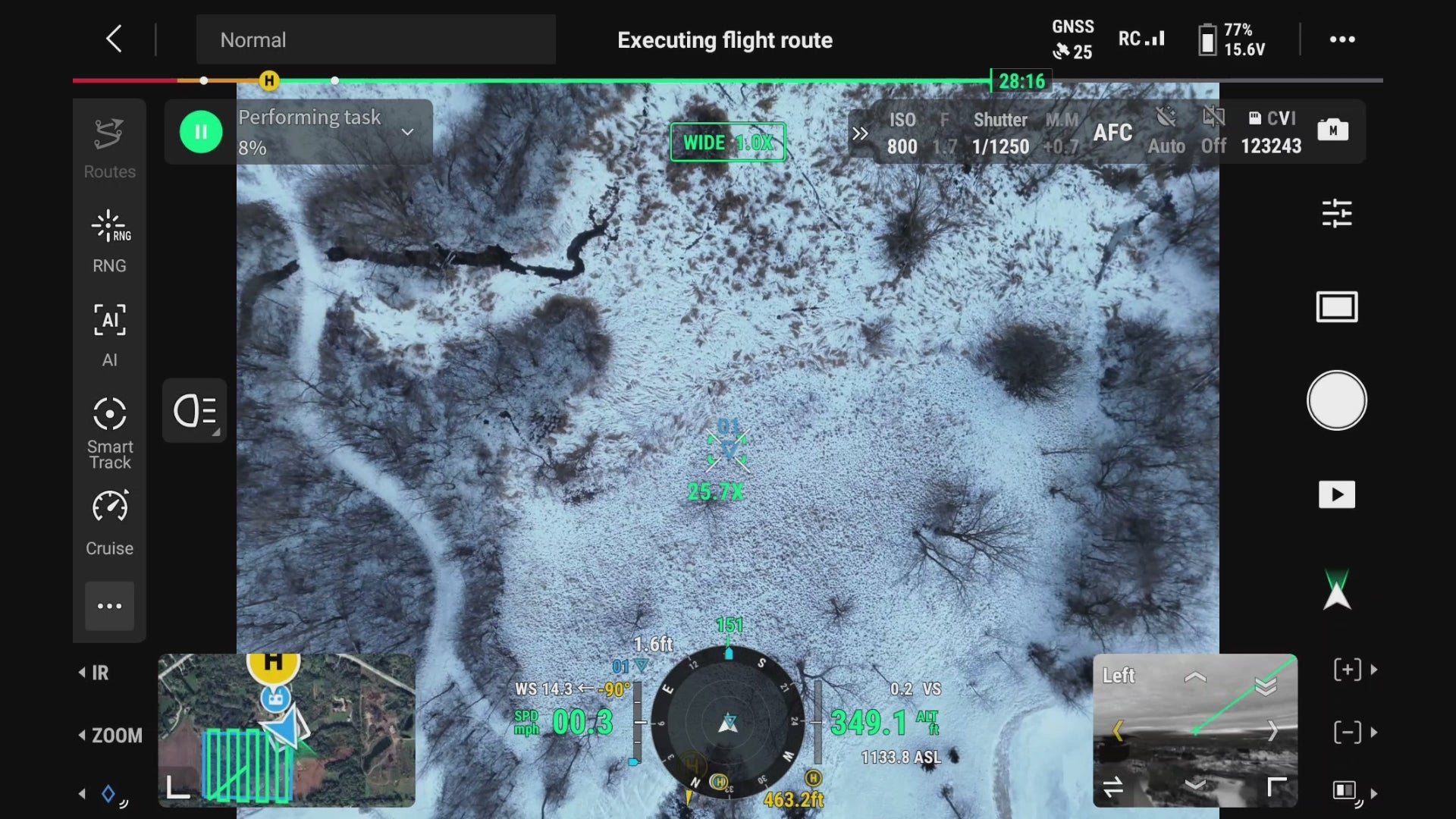Expand the Performing task dropdown
This screenshot has height=819, width=1456.
coord(407,132)
